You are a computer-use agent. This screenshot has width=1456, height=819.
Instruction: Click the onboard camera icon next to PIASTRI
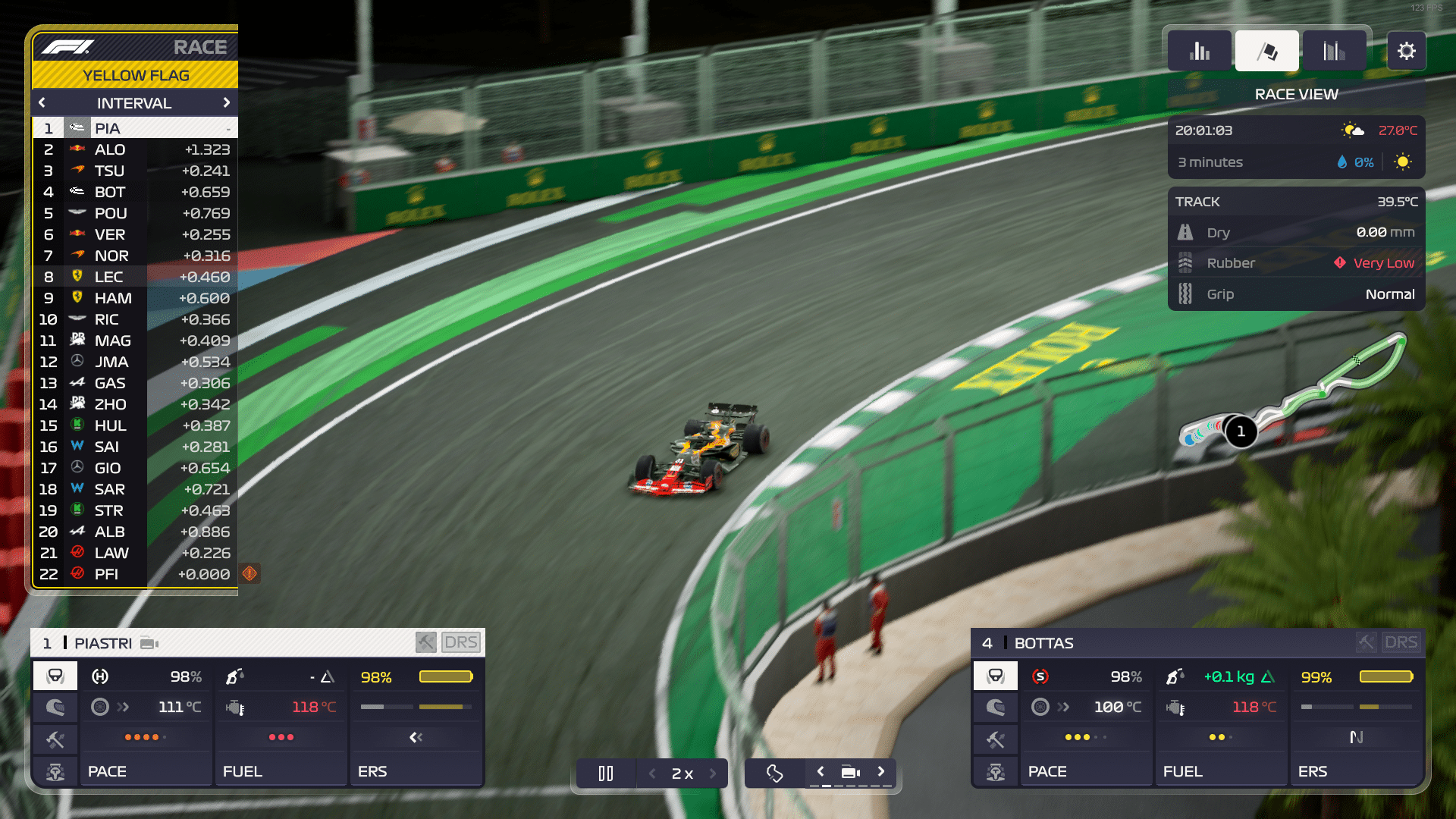pos(149,643)
